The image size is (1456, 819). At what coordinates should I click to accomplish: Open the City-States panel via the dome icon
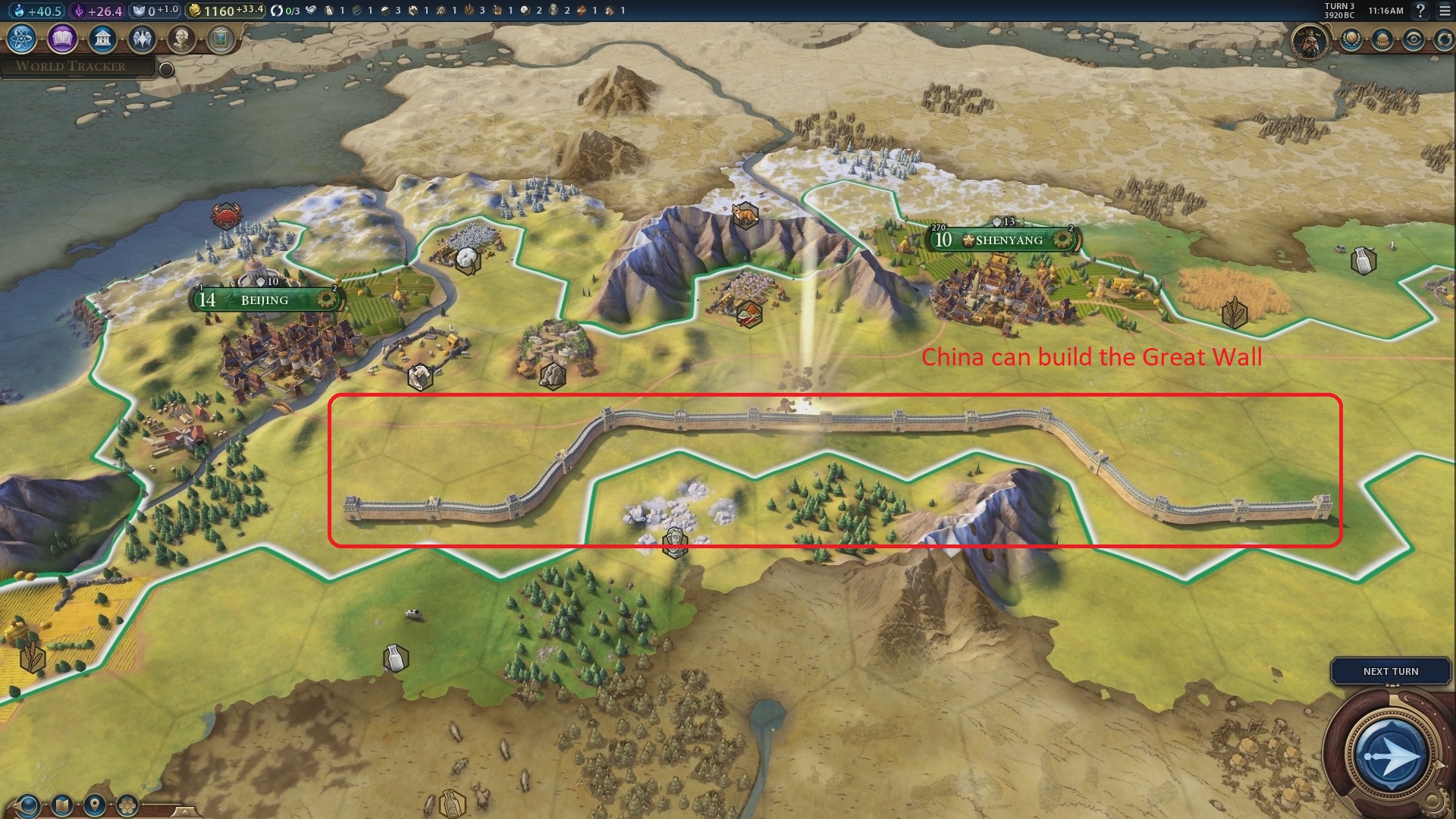click(1383, 38)
